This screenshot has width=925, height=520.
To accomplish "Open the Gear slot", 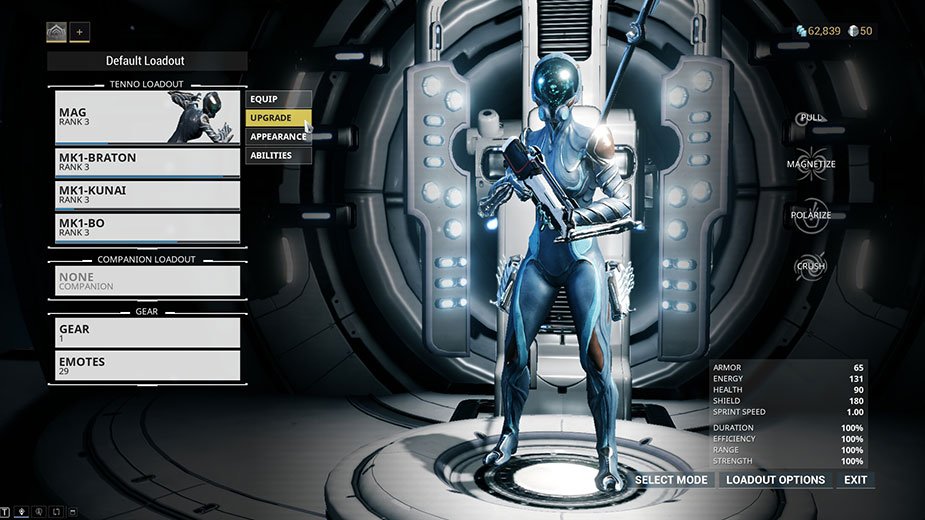I will pos(147,333).
